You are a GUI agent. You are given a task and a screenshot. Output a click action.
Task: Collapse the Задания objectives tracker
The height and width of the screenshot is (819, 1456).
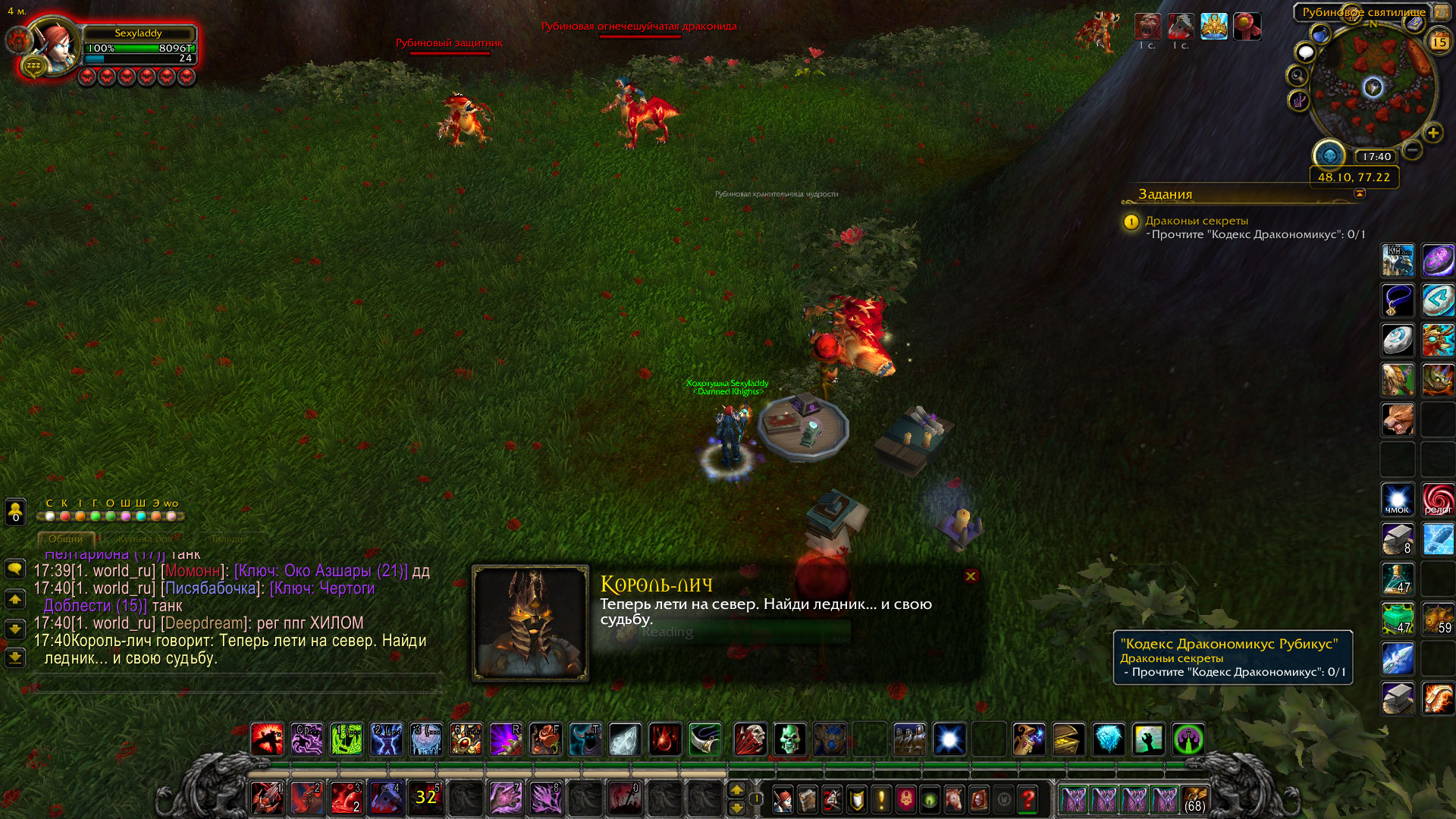tap(1360, 193)
